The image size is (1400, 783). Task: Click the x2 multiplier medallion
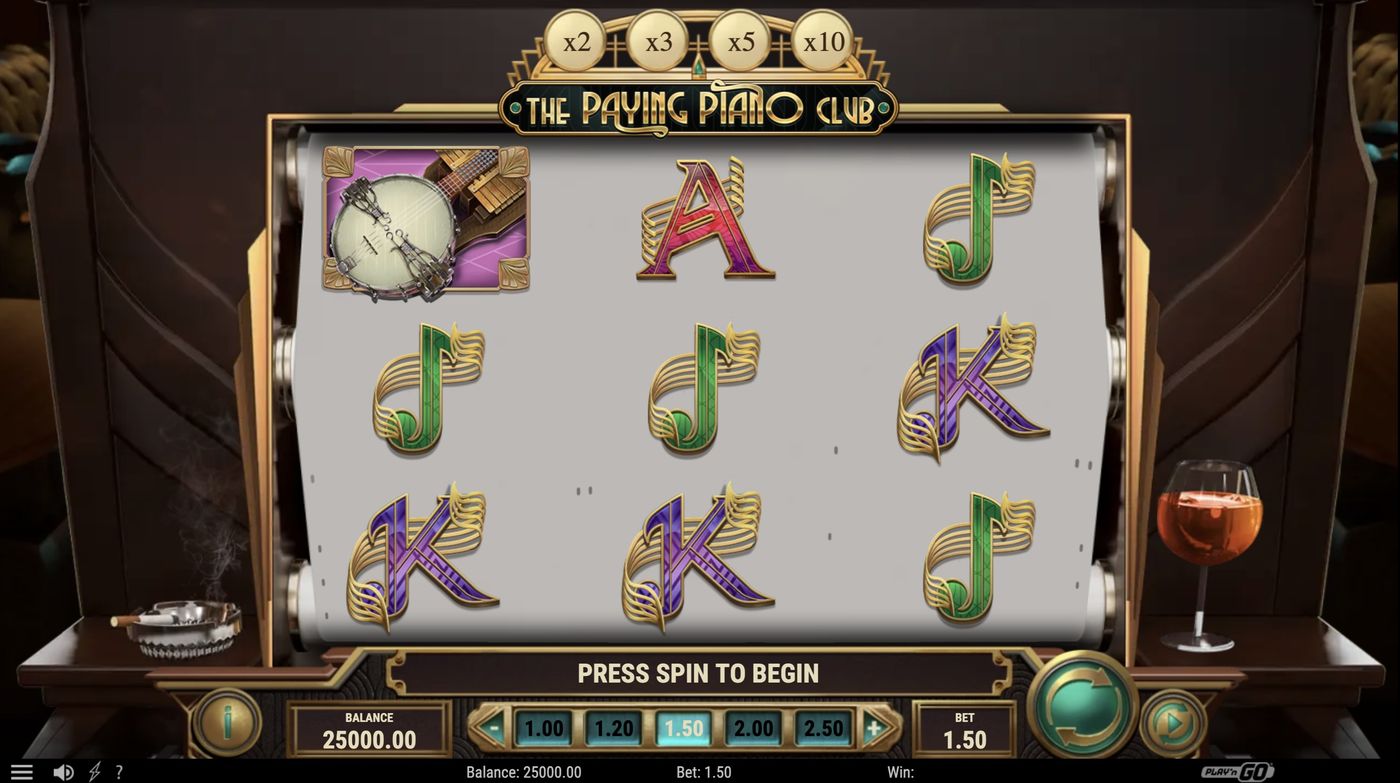[578, 41]
